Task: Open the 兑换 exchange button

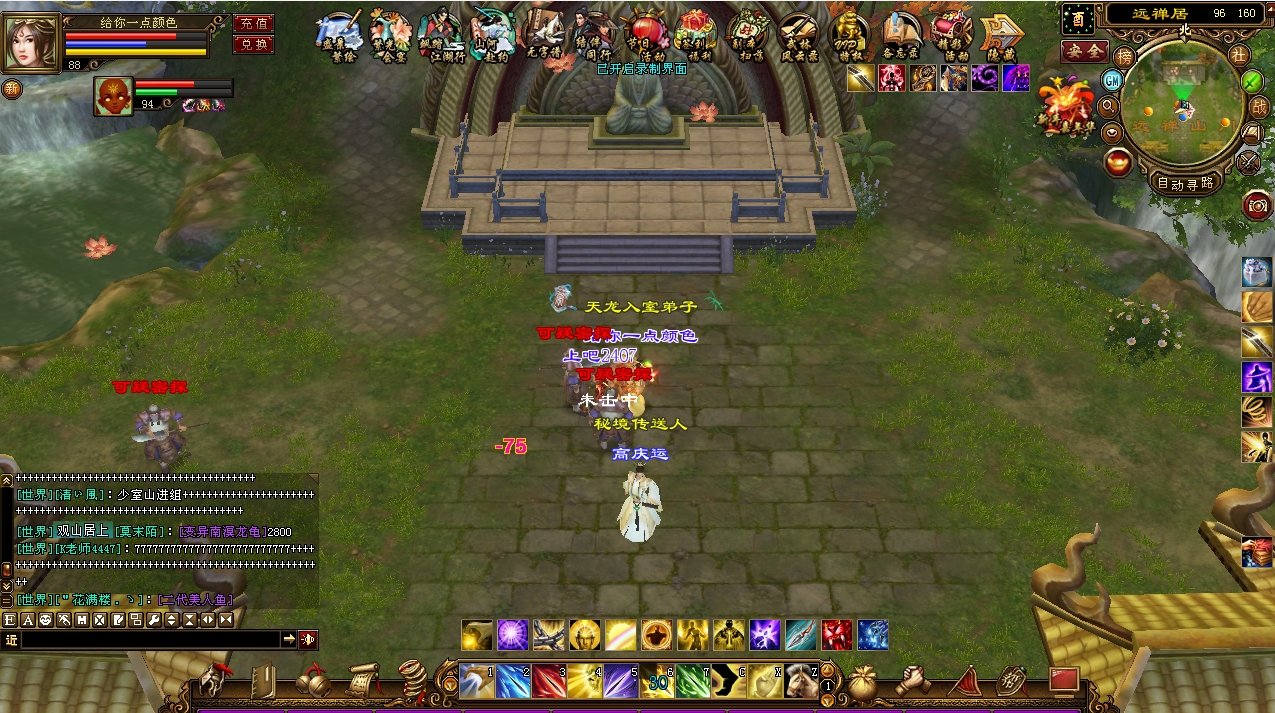Action: point(253,44)
